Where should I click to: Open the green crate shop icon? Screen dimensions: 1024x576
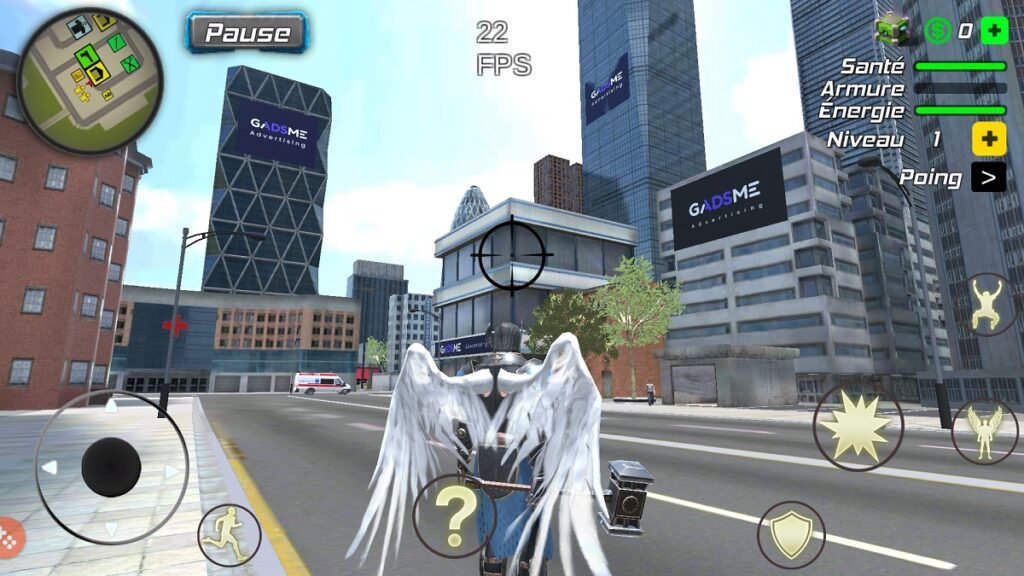pyautogui.click(x=891, y=30)
